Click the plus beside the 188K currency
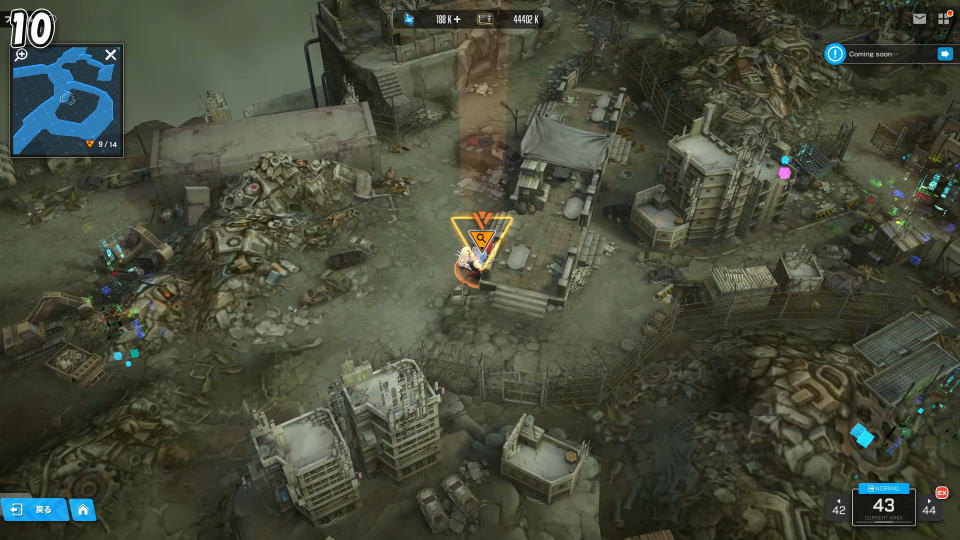 coord(457,19)
